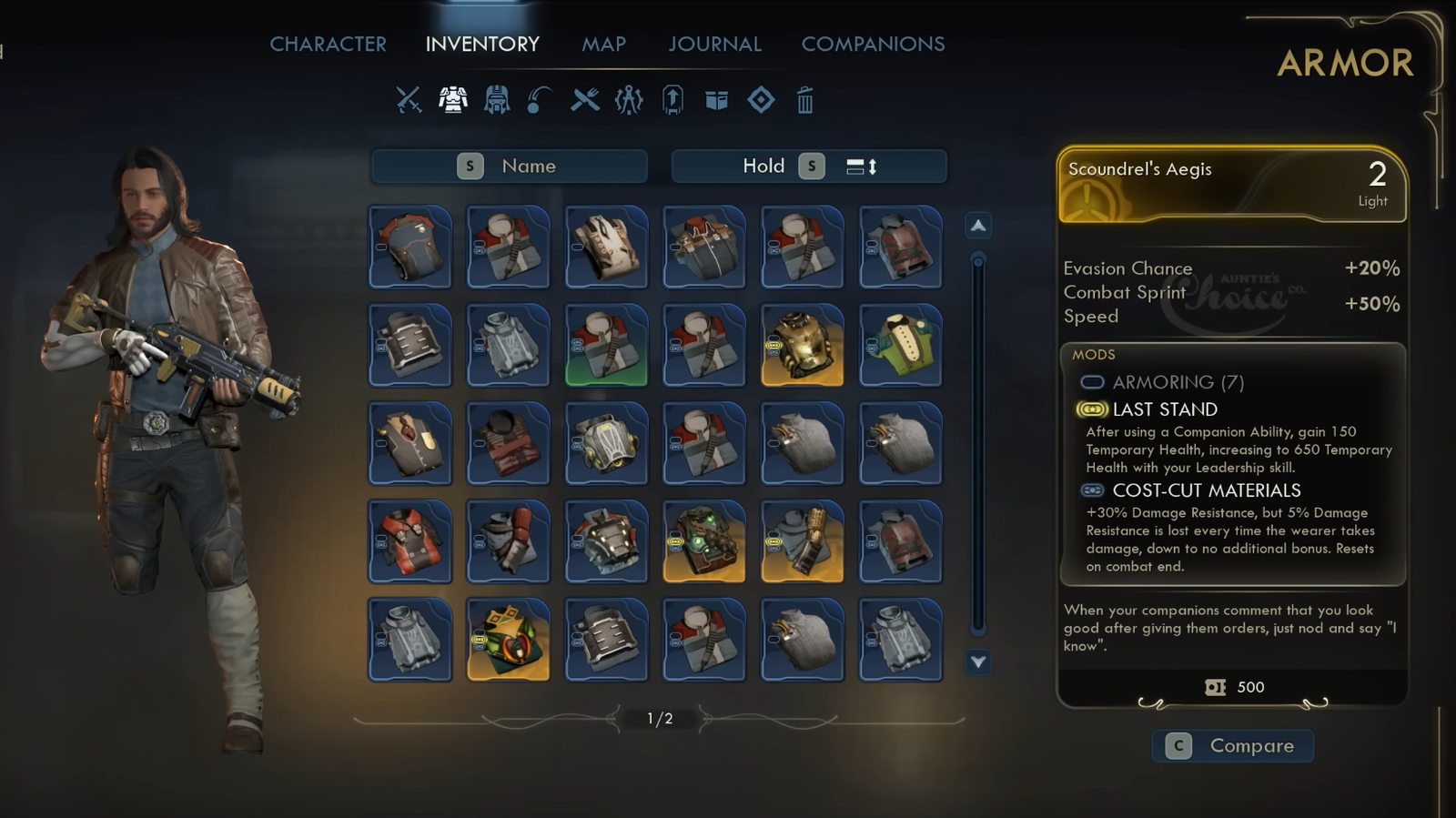Choose the helmet inventory category

tap(497, 99)
